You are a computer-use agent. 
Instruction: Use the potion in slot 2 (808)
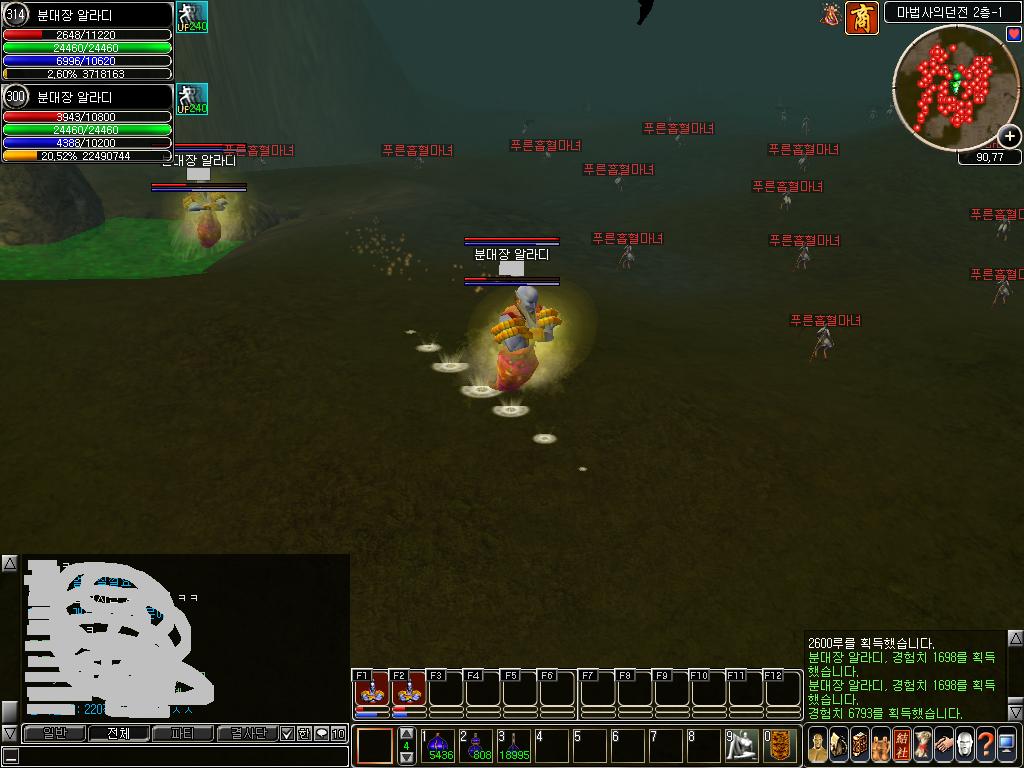(x=478, y=745)
